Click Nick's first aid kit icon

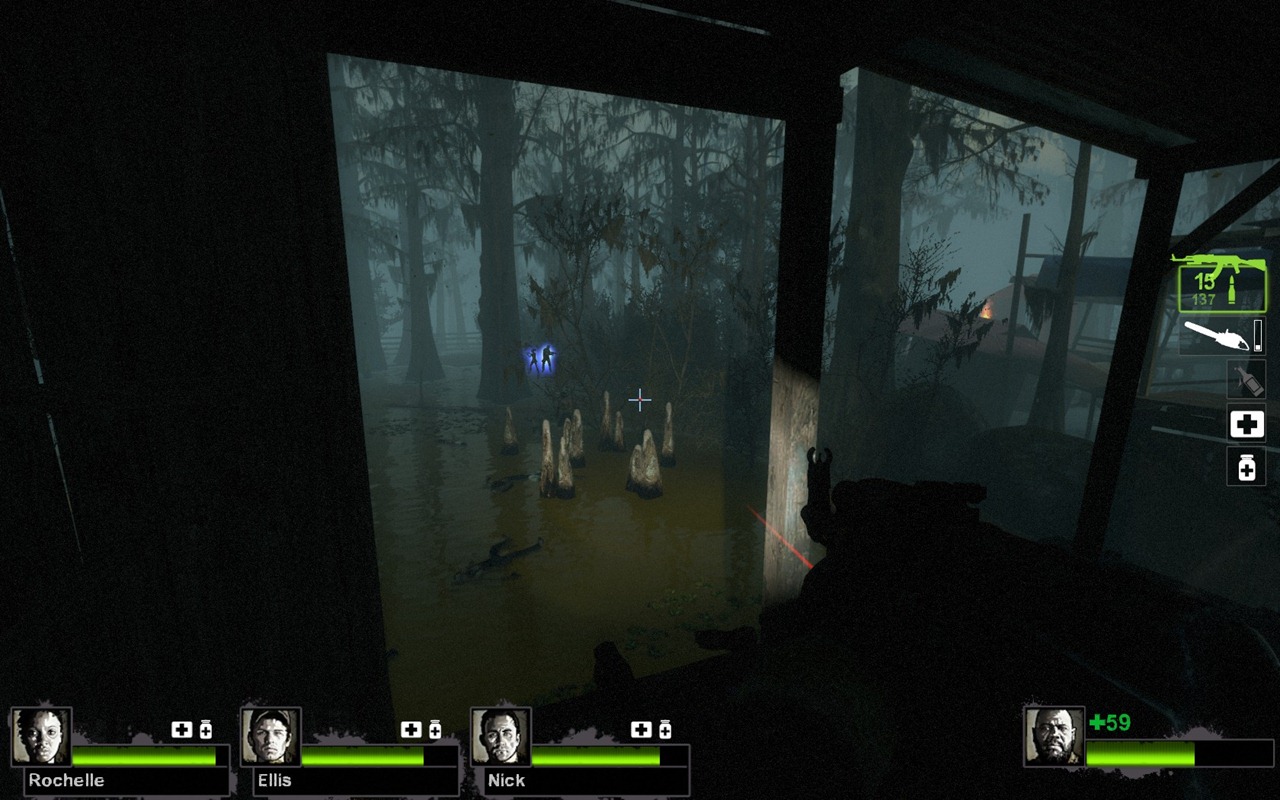641,730
